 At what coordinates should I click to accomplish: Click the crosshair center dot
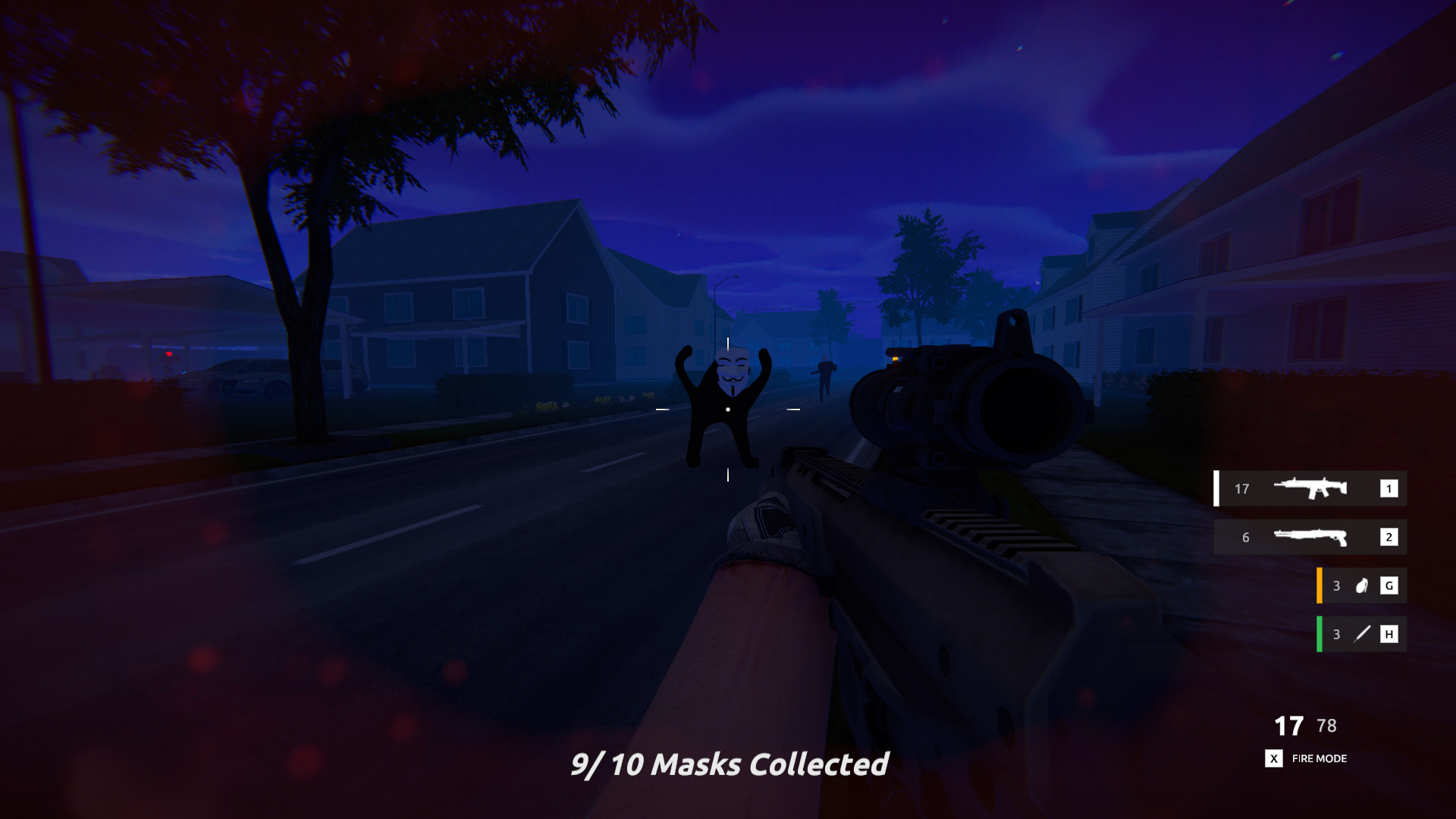pos(727,408)
